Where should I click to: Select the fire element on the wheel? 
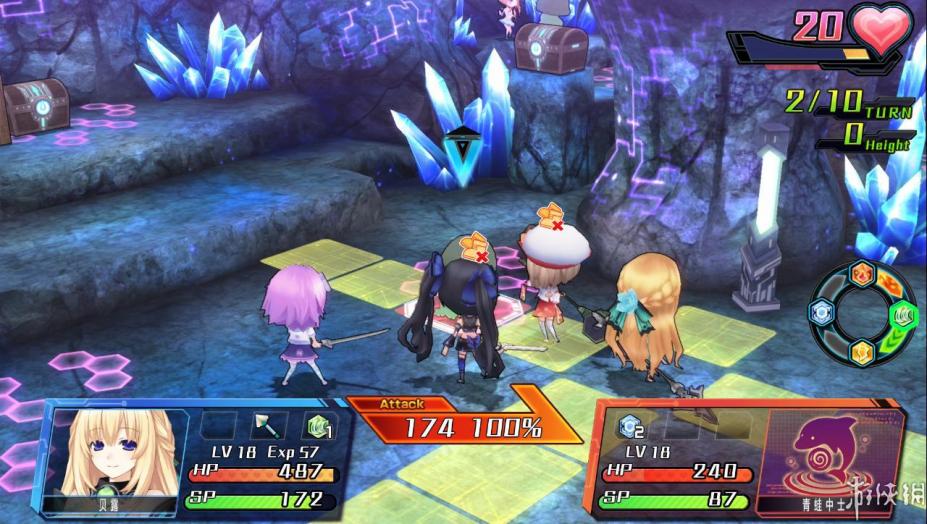(861, 275)
